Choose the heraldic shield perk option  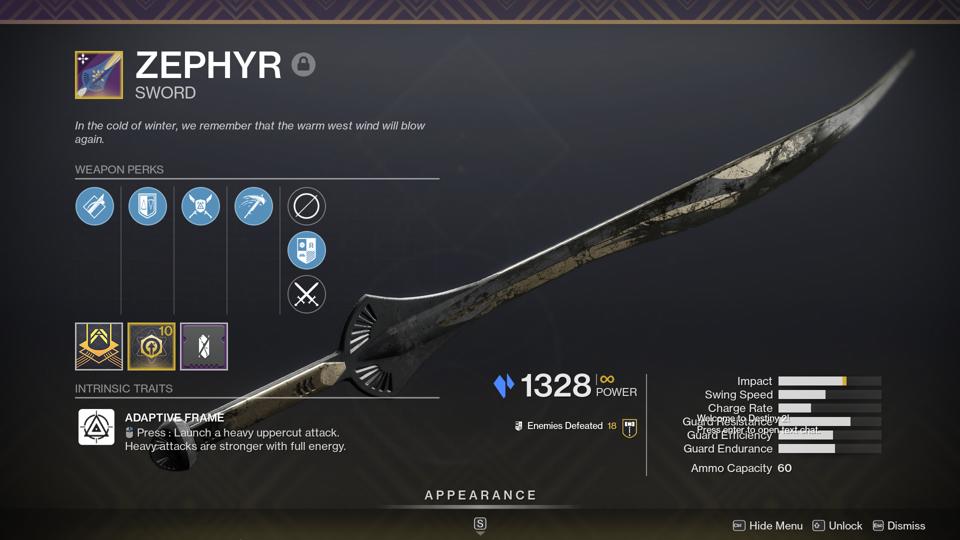click(307, 251)
